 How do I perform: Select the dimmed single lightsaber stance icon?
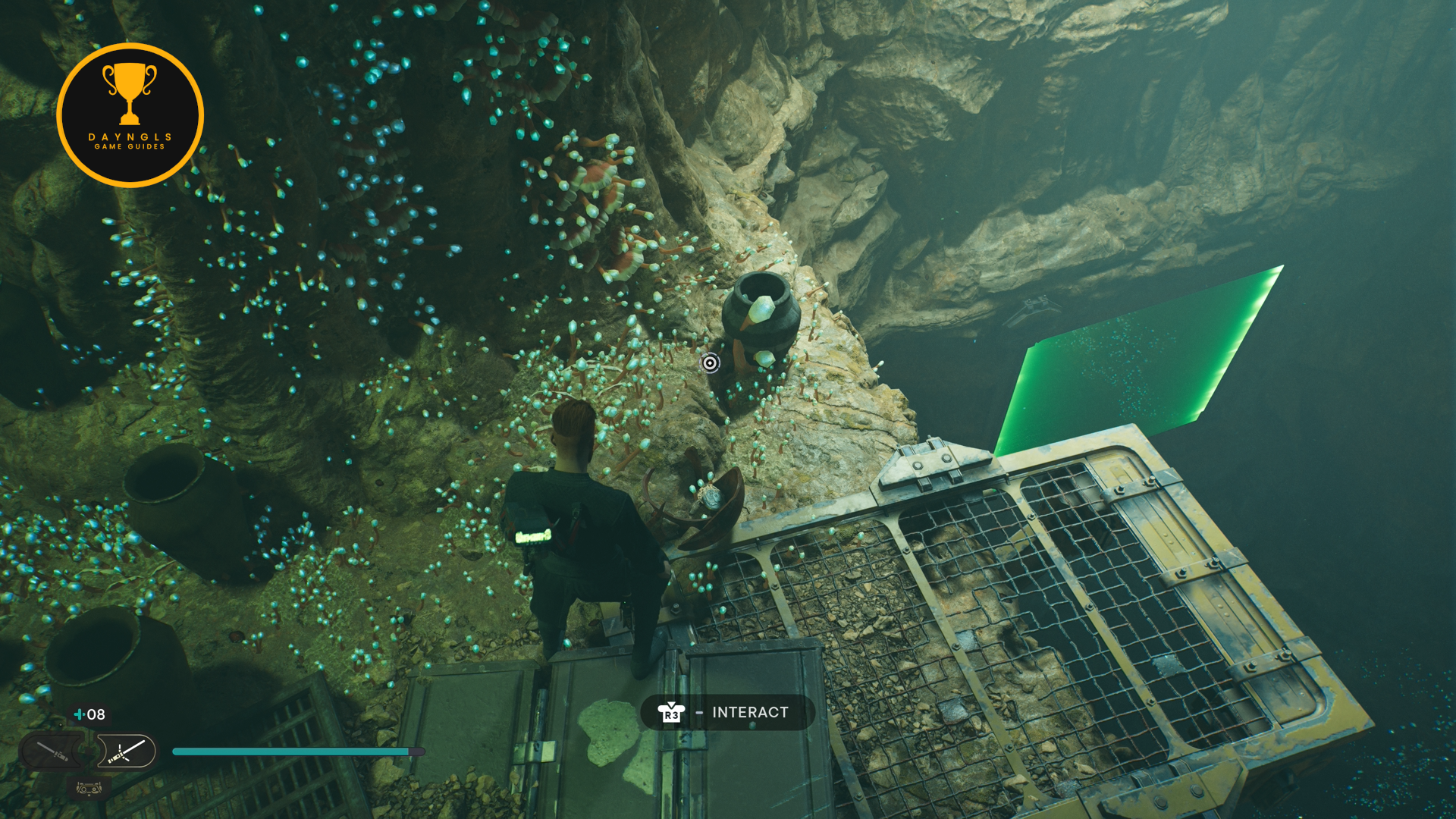pos(53,752)
